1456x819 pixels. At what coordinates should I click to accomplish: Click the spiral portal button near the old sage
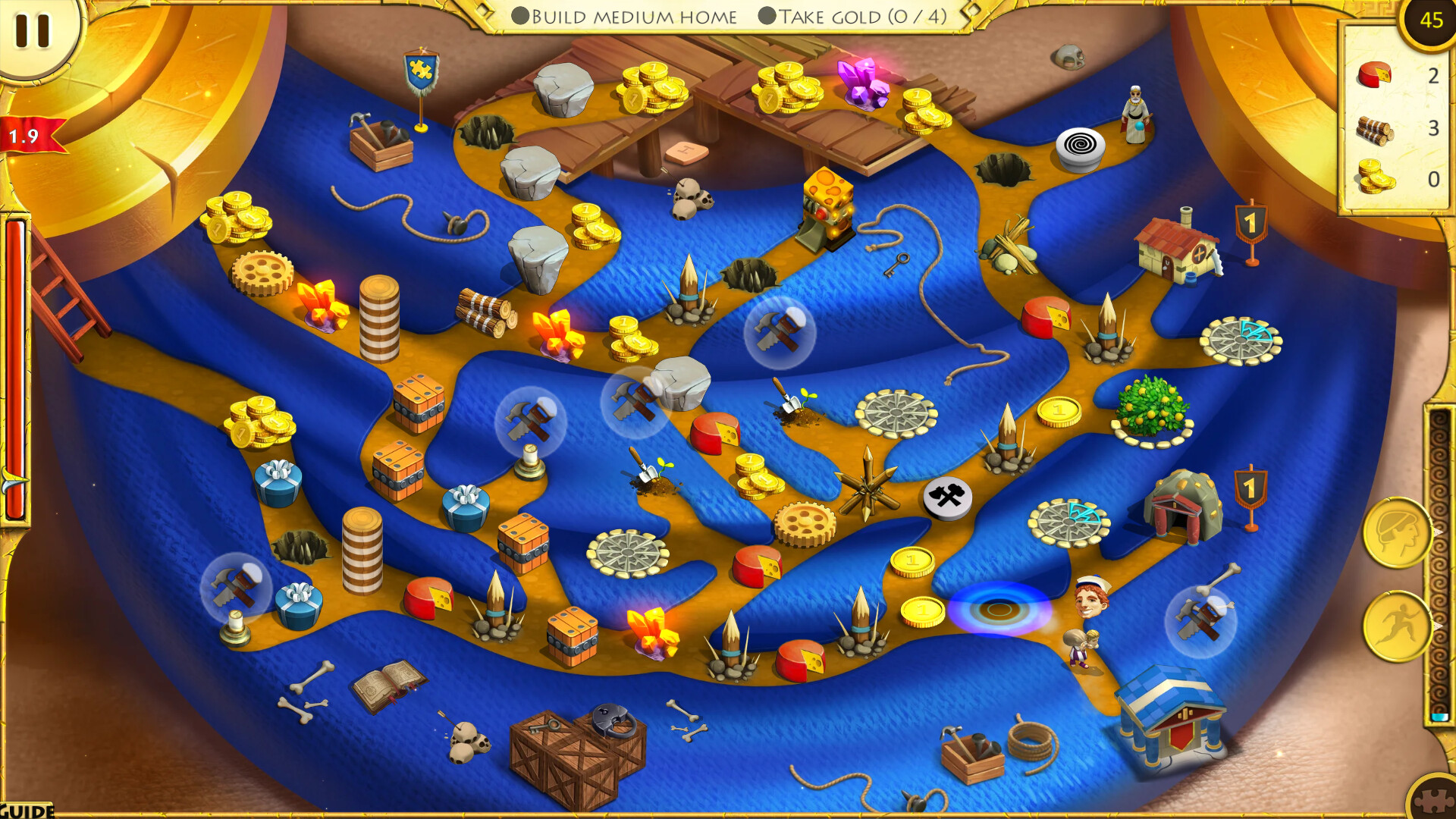[x=1080, y=142]
